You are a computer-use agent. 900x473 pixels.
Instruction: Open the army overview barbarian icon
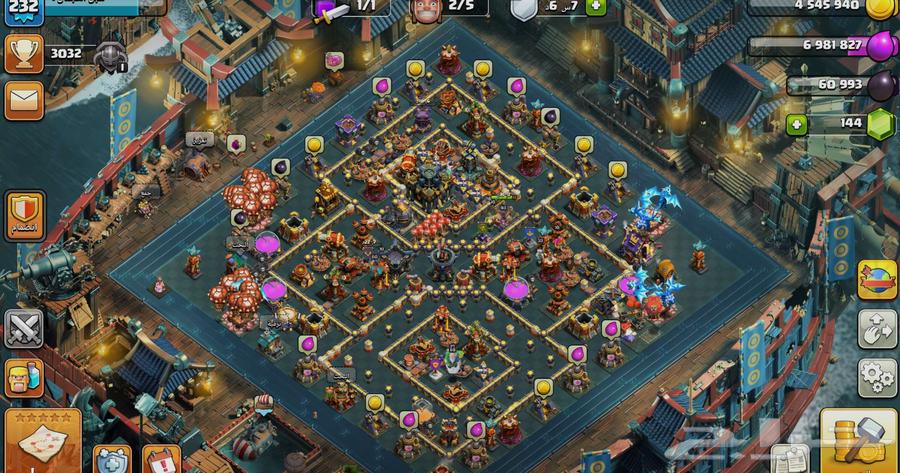(x=23, y=379)
